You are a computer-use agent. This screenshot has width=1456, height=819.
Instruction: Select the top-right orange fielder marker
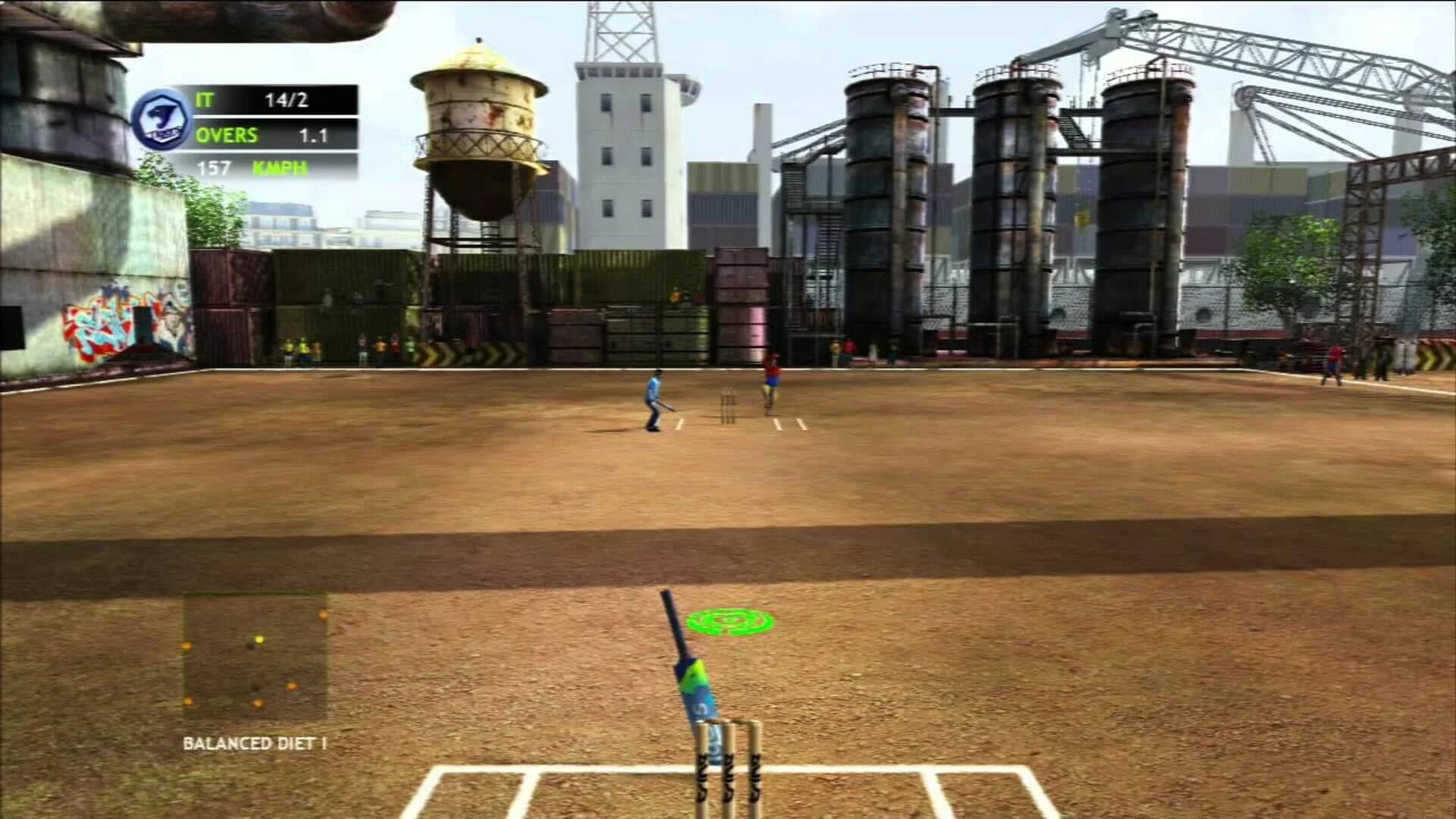324,614
